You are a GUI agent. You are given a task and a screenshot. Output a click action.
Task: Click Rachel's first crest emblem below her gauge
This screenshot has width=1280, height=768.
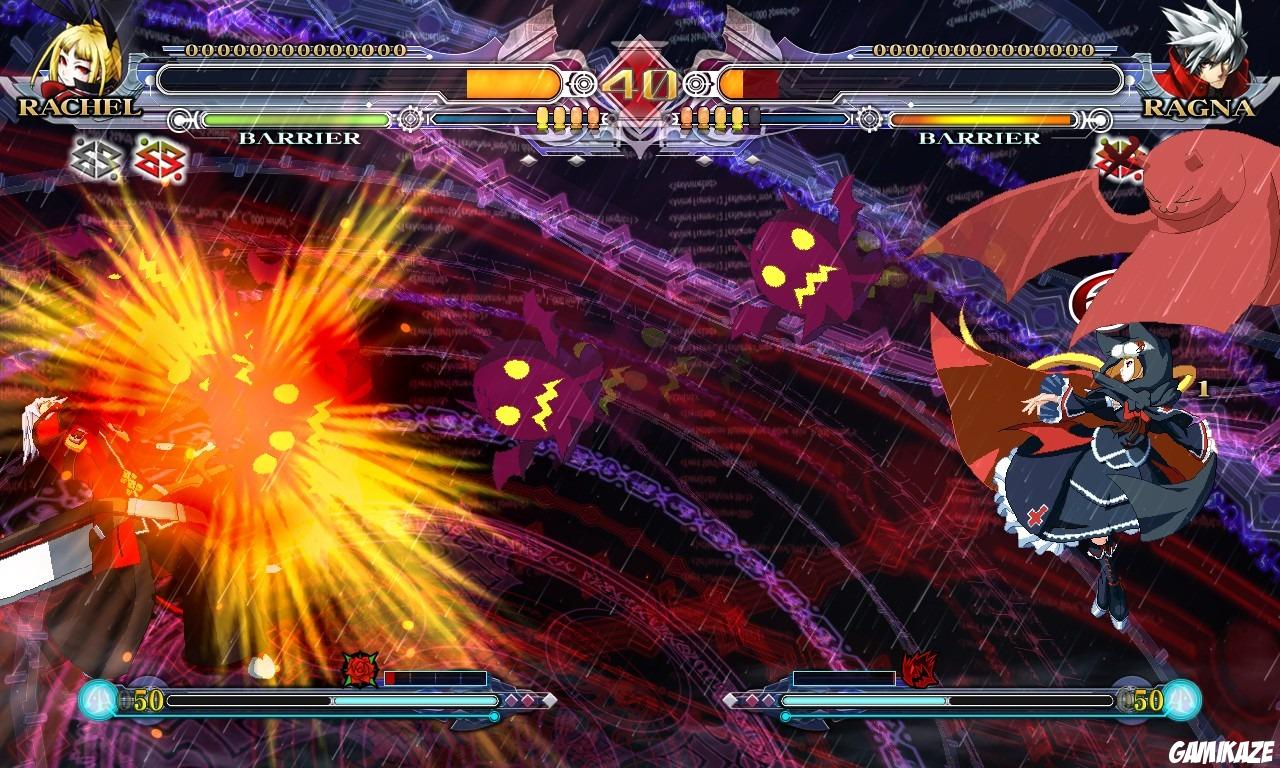tap(95, 158)
